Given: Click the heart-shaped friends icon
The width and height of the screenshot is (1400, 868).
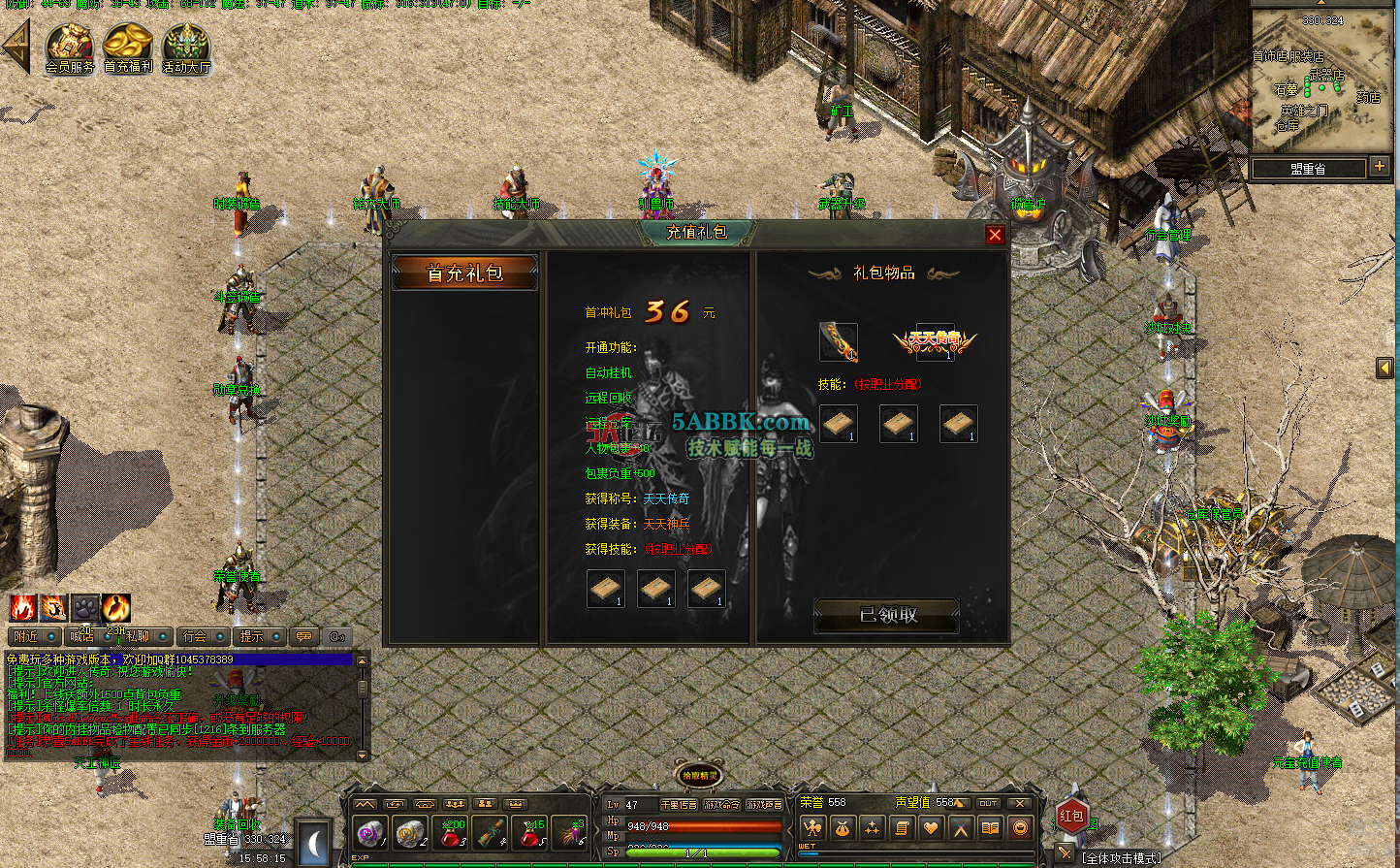Looking at the screenshot, I should 930,828.
